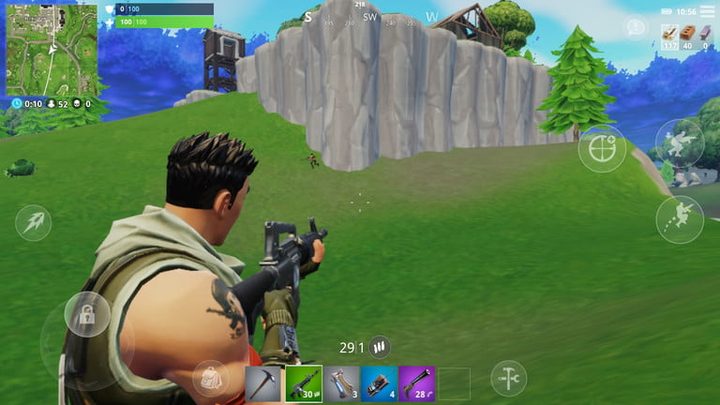Choose the bandages slot with 3
This screenshot has height=405, width=720.
point(342,383)
